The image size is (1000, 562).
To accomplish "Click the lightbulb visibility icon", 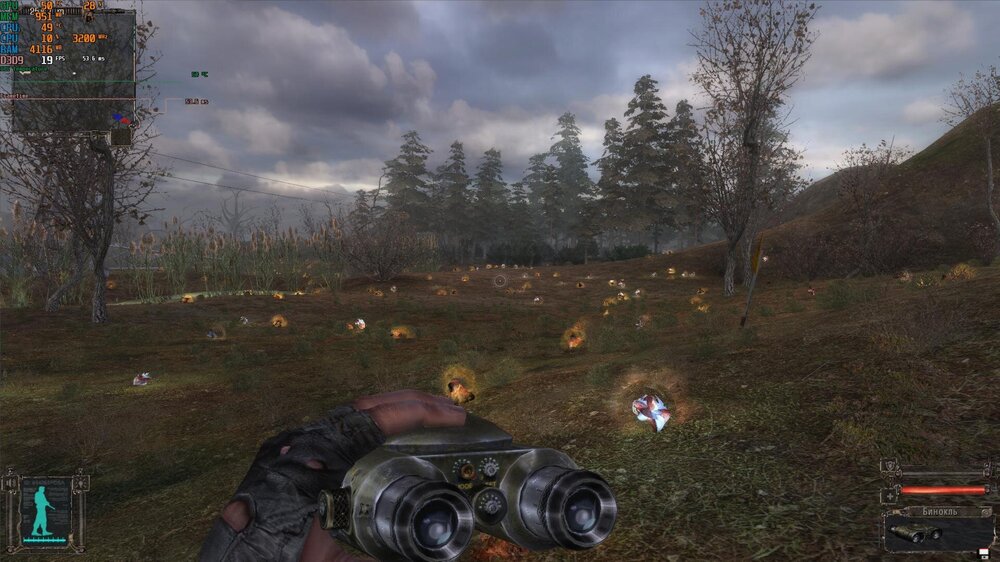I will [80, 484].
